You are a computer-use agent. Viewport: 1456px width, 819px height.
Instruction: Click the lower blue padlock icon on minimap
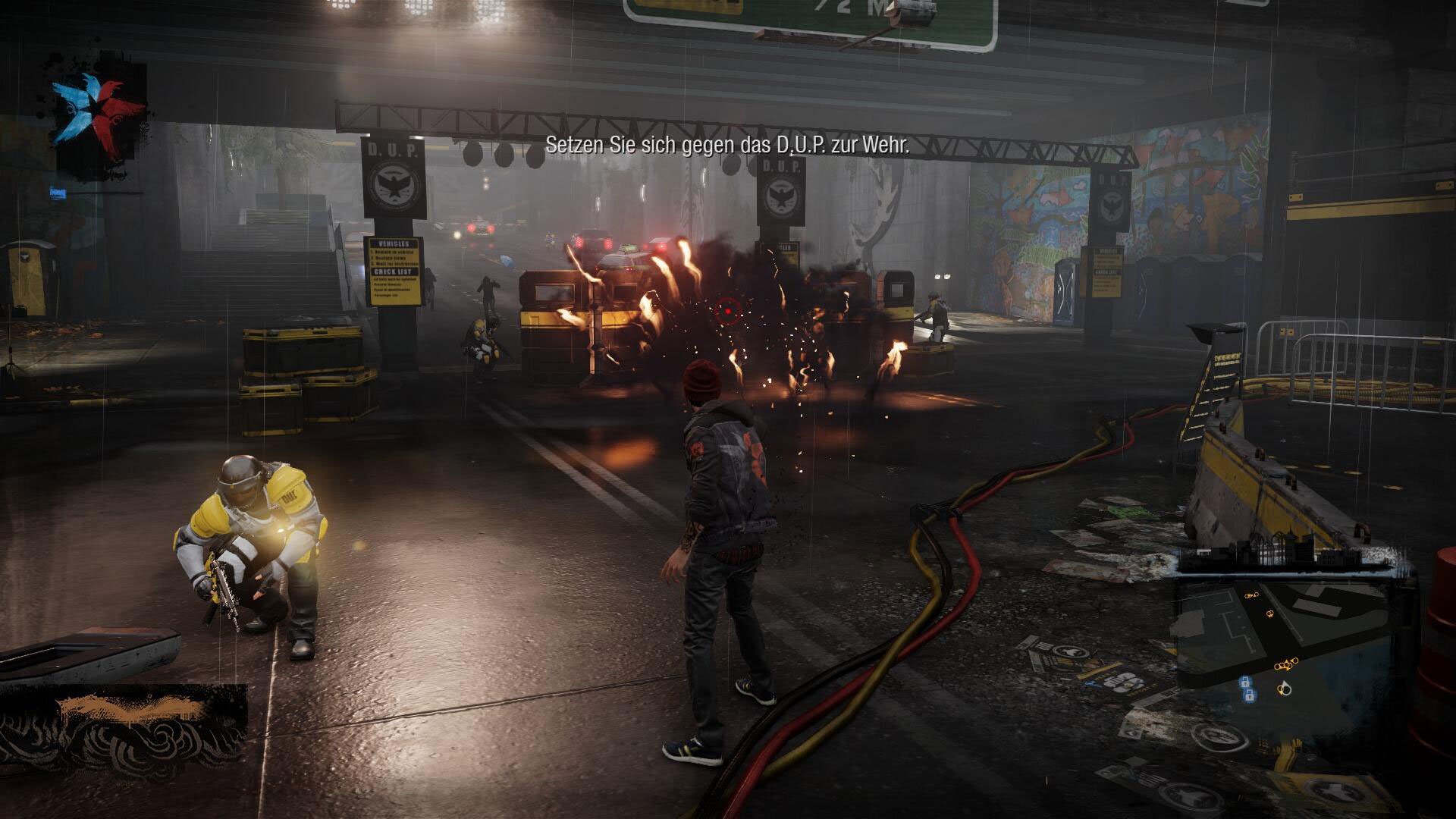(x=1250, y=695)
